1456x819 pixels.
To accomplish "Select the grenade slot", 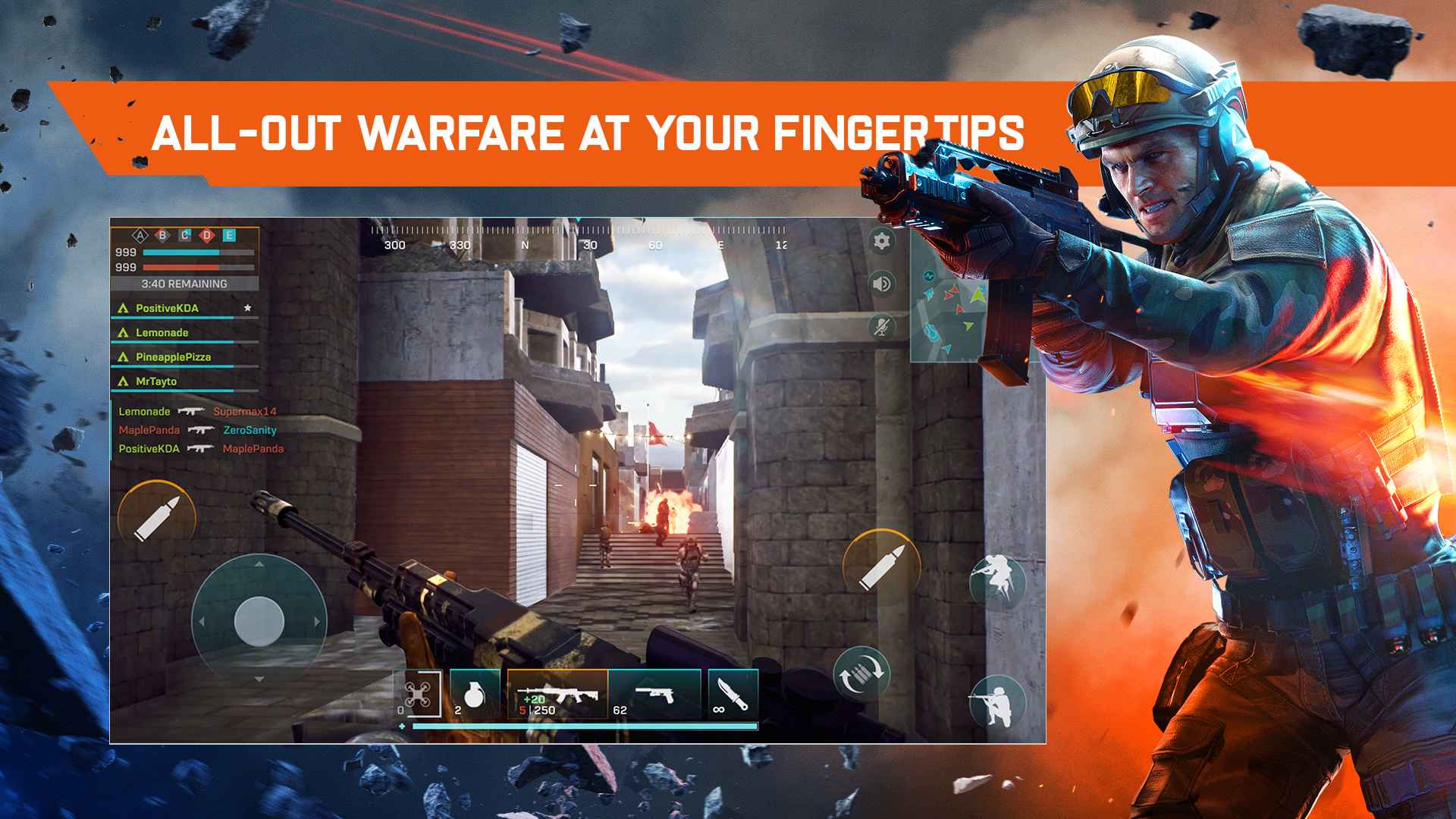I will 475,694.
